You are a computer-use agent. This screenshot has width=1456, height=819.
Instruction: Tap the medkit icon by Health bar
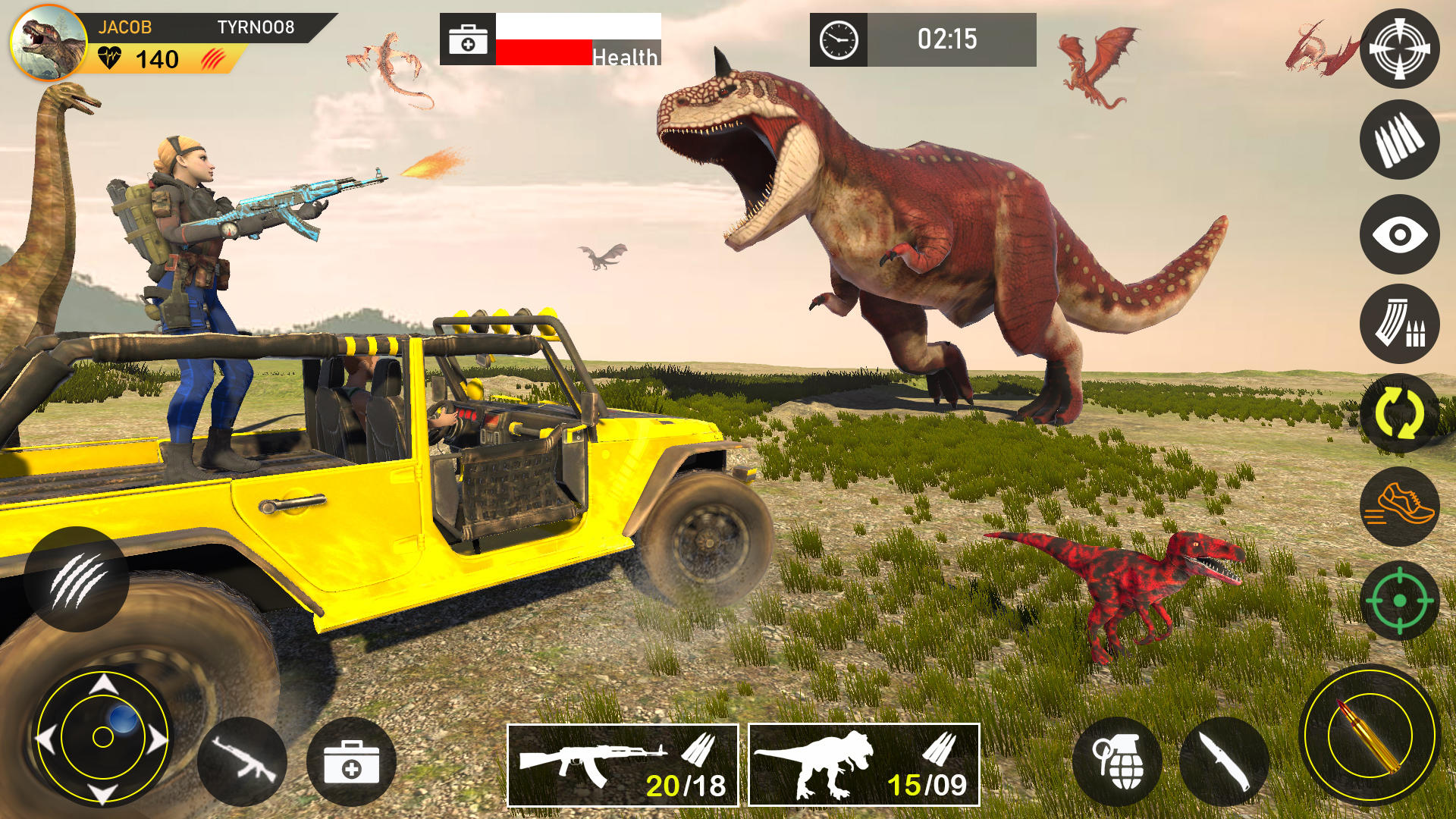(x=468, y=39)
